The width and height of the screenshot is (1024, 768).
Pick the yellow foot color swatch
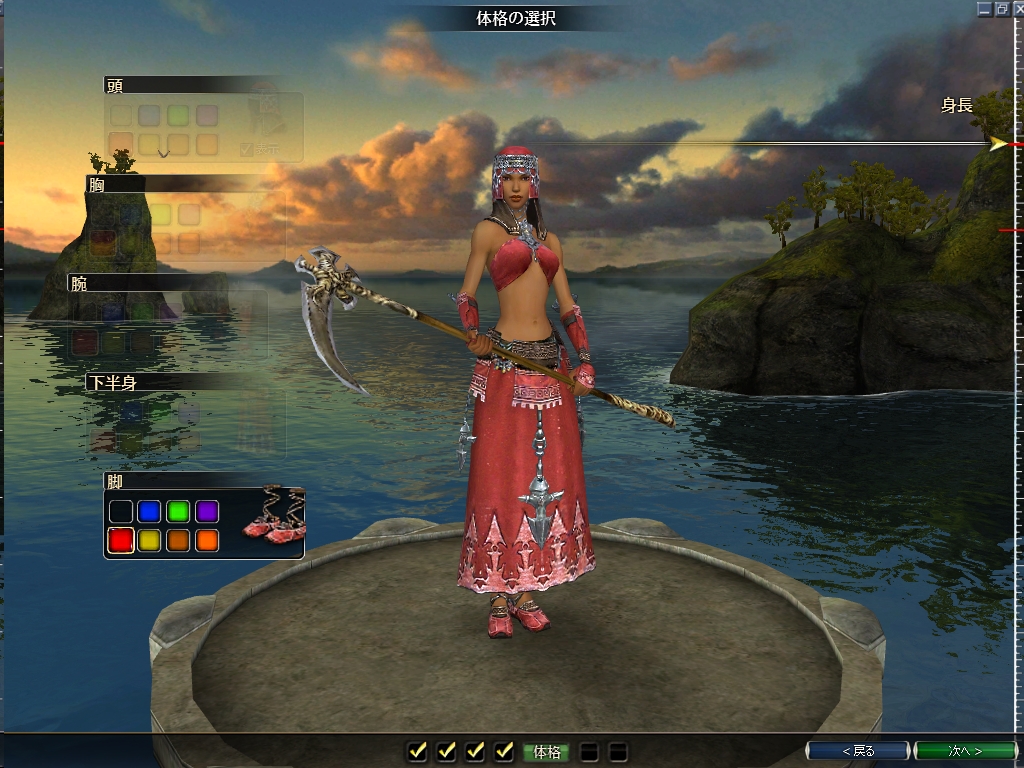[x=150, y=541]
